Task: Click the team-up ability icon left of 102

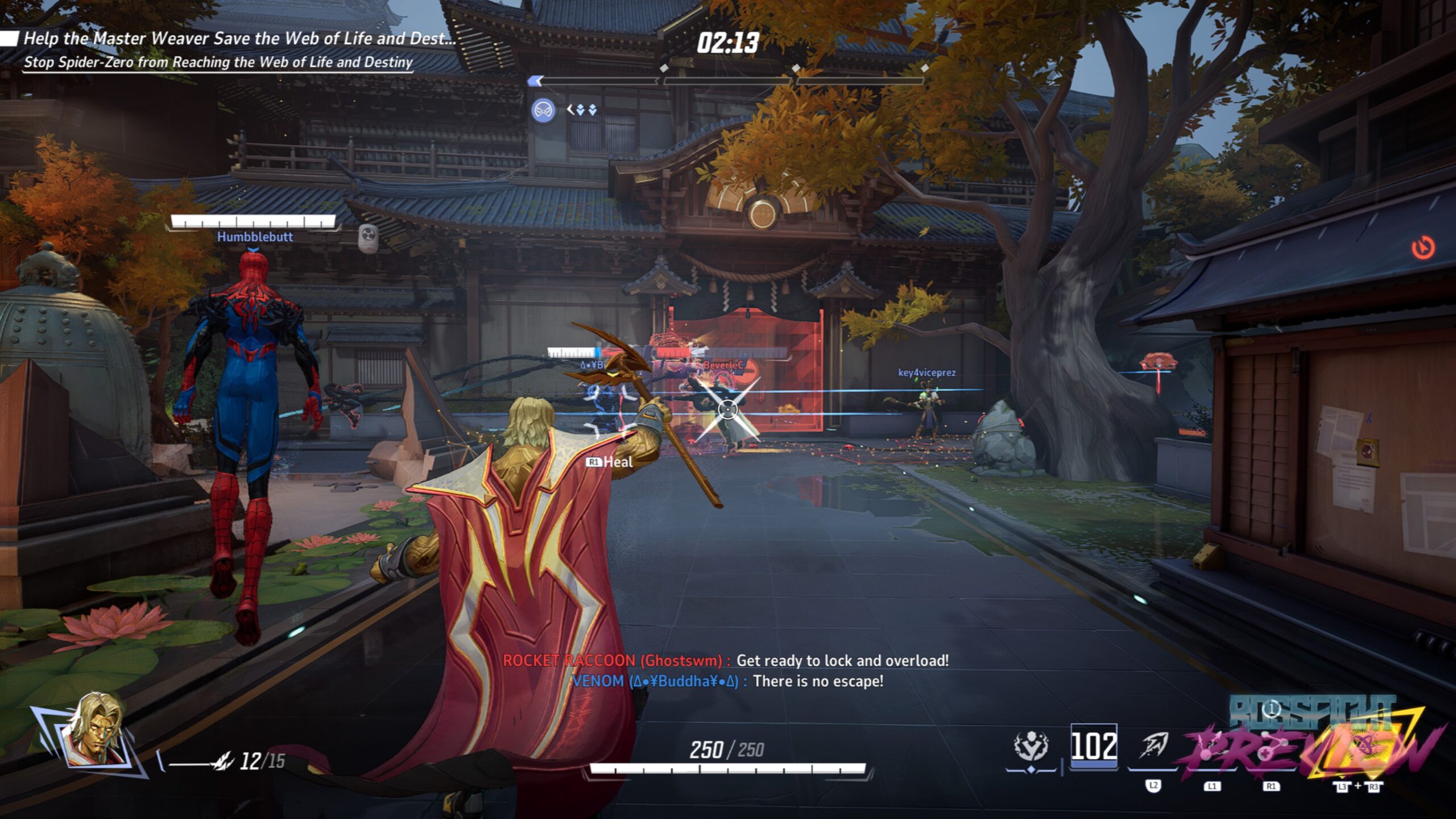Action: [x=1031, y=746]
